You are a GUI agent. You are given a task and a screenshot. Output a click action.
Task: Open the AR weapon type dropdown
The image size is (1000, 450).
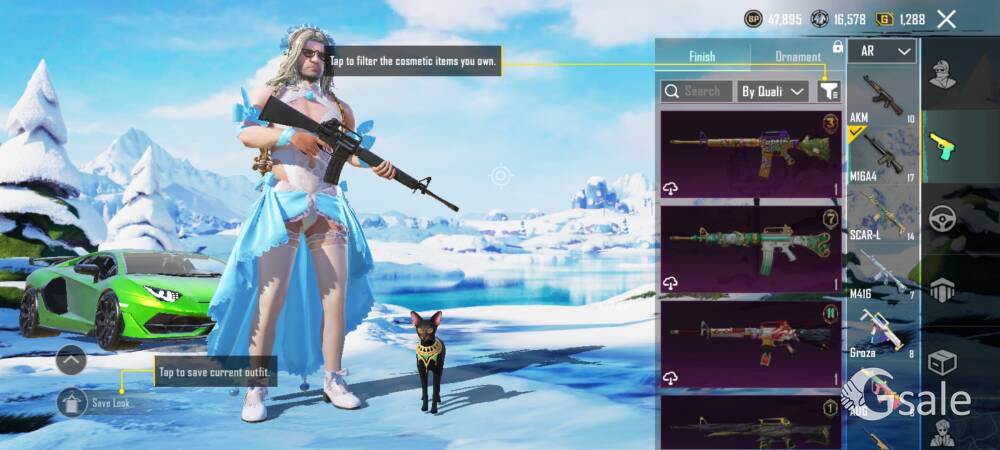(x=882, y=51)
